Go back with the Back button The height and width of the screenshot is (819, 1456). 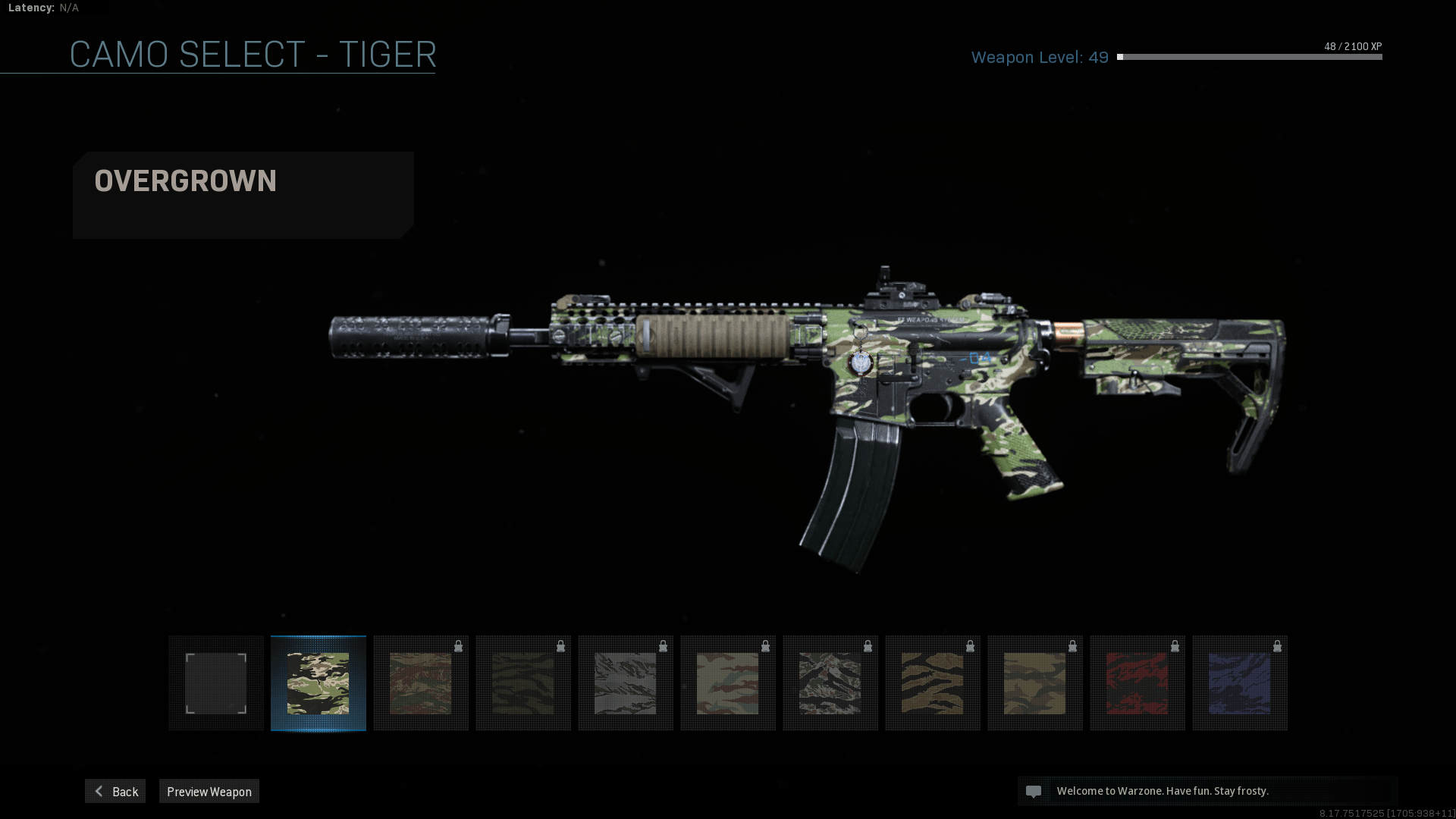115,791
